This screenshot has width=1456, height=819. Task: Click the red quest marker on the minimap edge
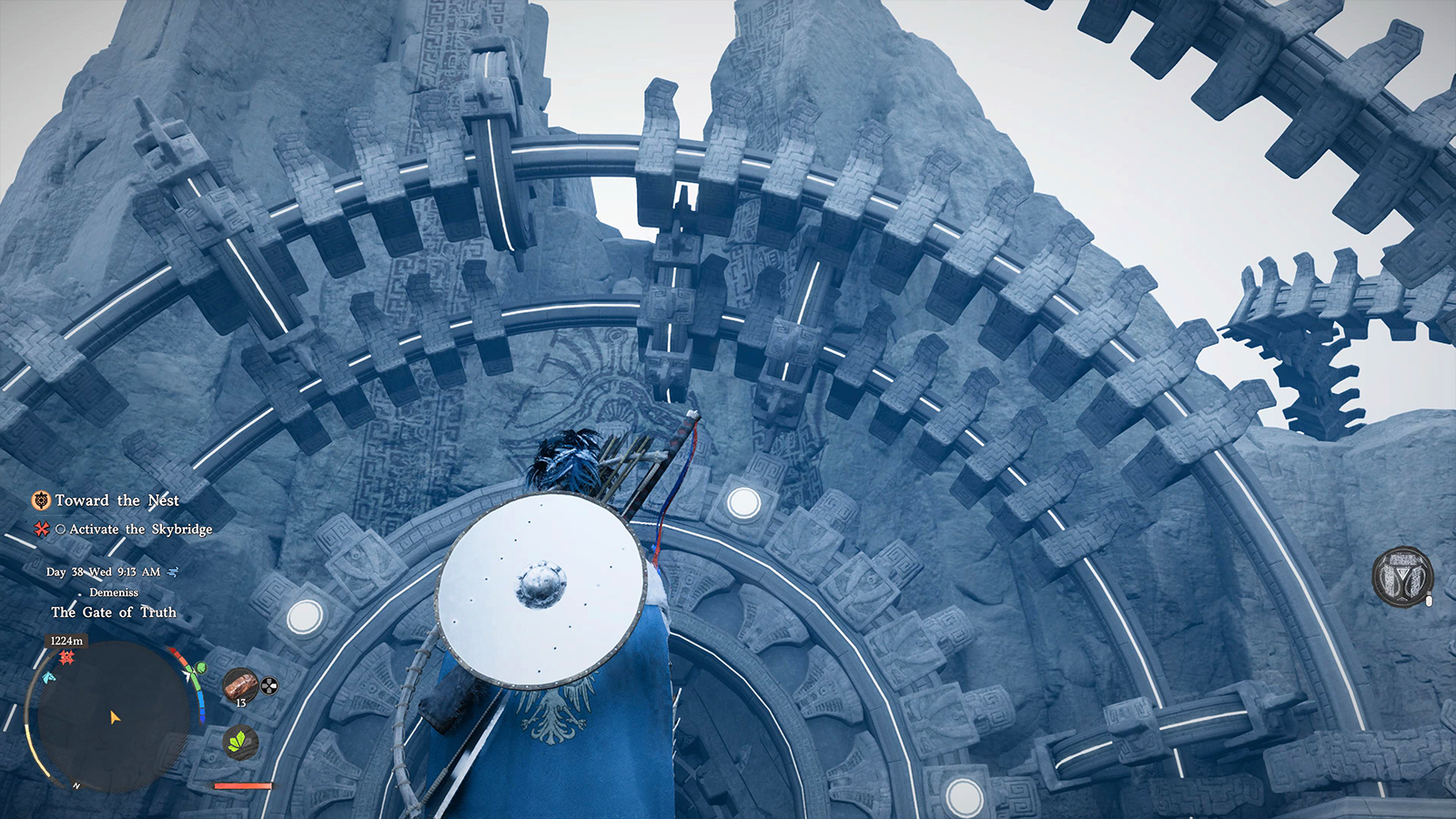(66, 655)
